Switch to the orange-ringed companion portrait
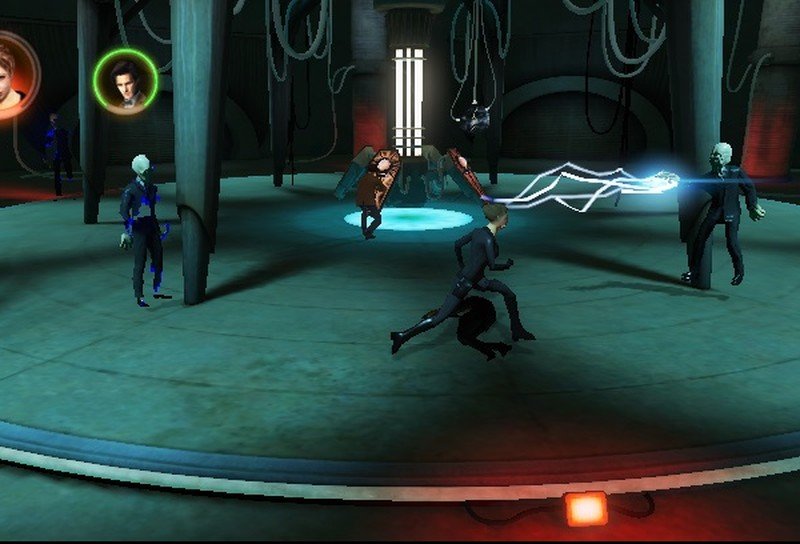The width and height of the screenshot is (800, 544). [12, 76]
